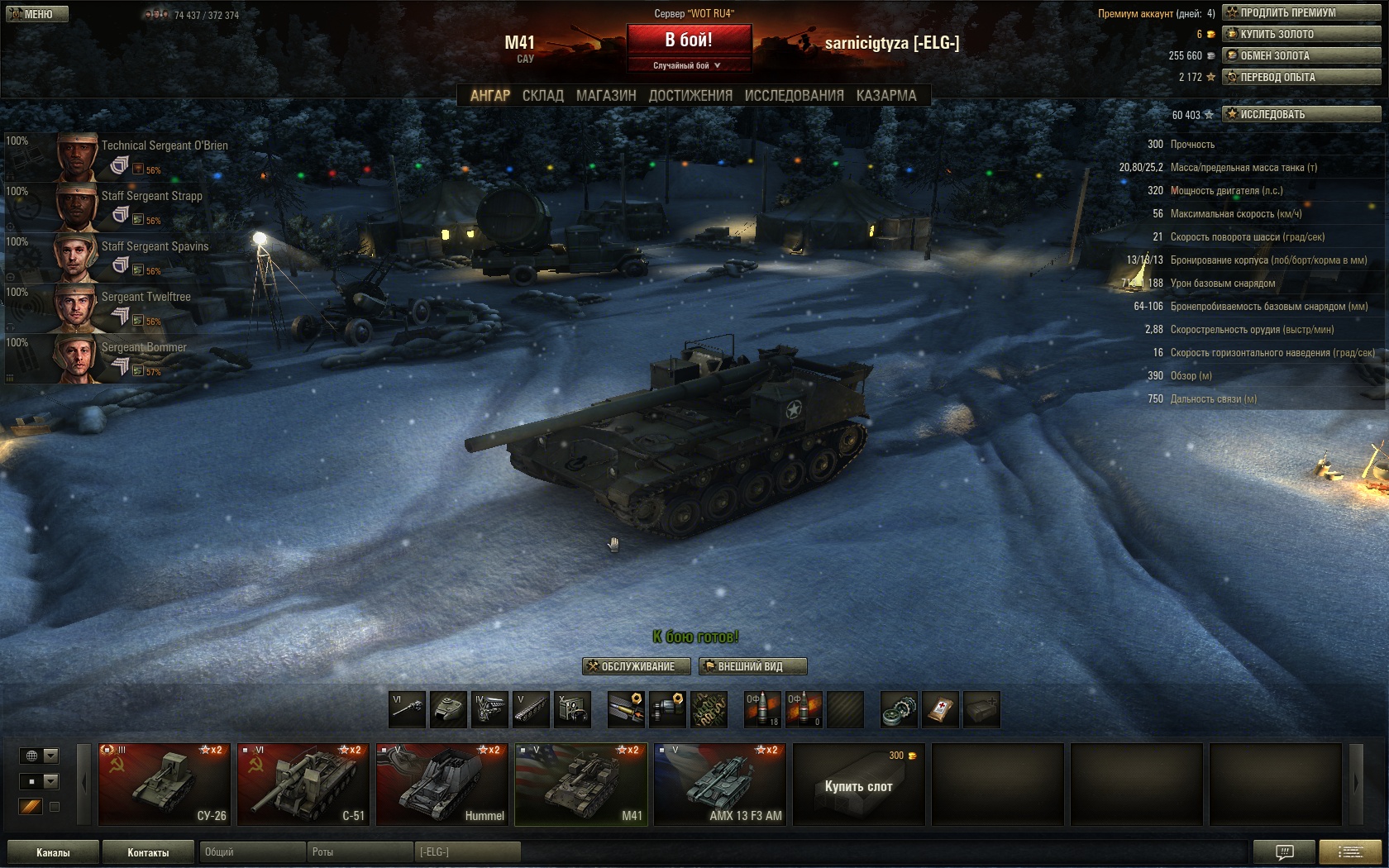Switch to the СКЛАД tab
Image resolution: width=1389 pixels, height=868 pixels.
pyautogui.click(x=542, y=96)
